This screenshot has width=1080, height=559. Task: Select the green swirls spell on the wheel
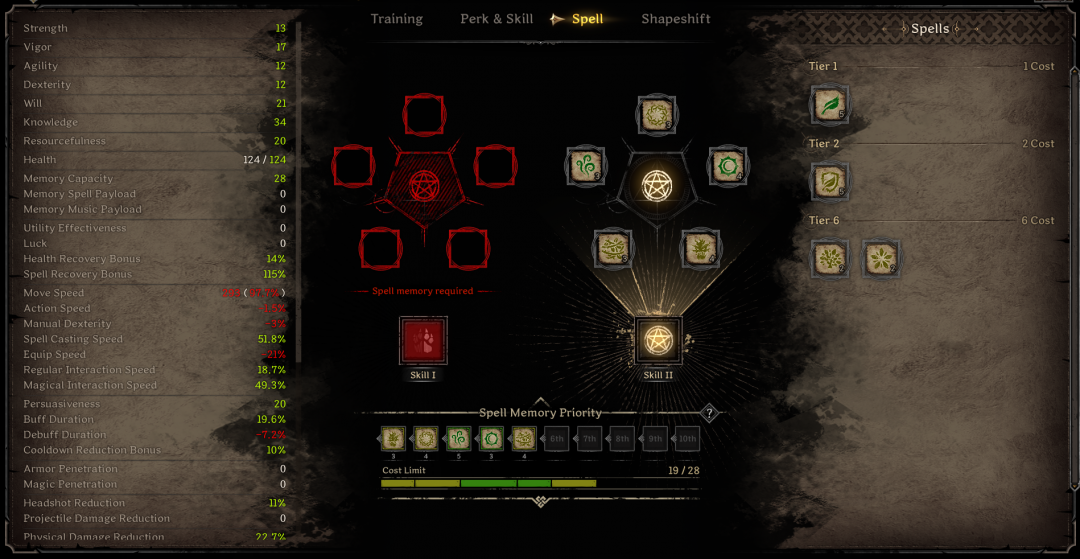pyautogui.click(x=586, y=165)
